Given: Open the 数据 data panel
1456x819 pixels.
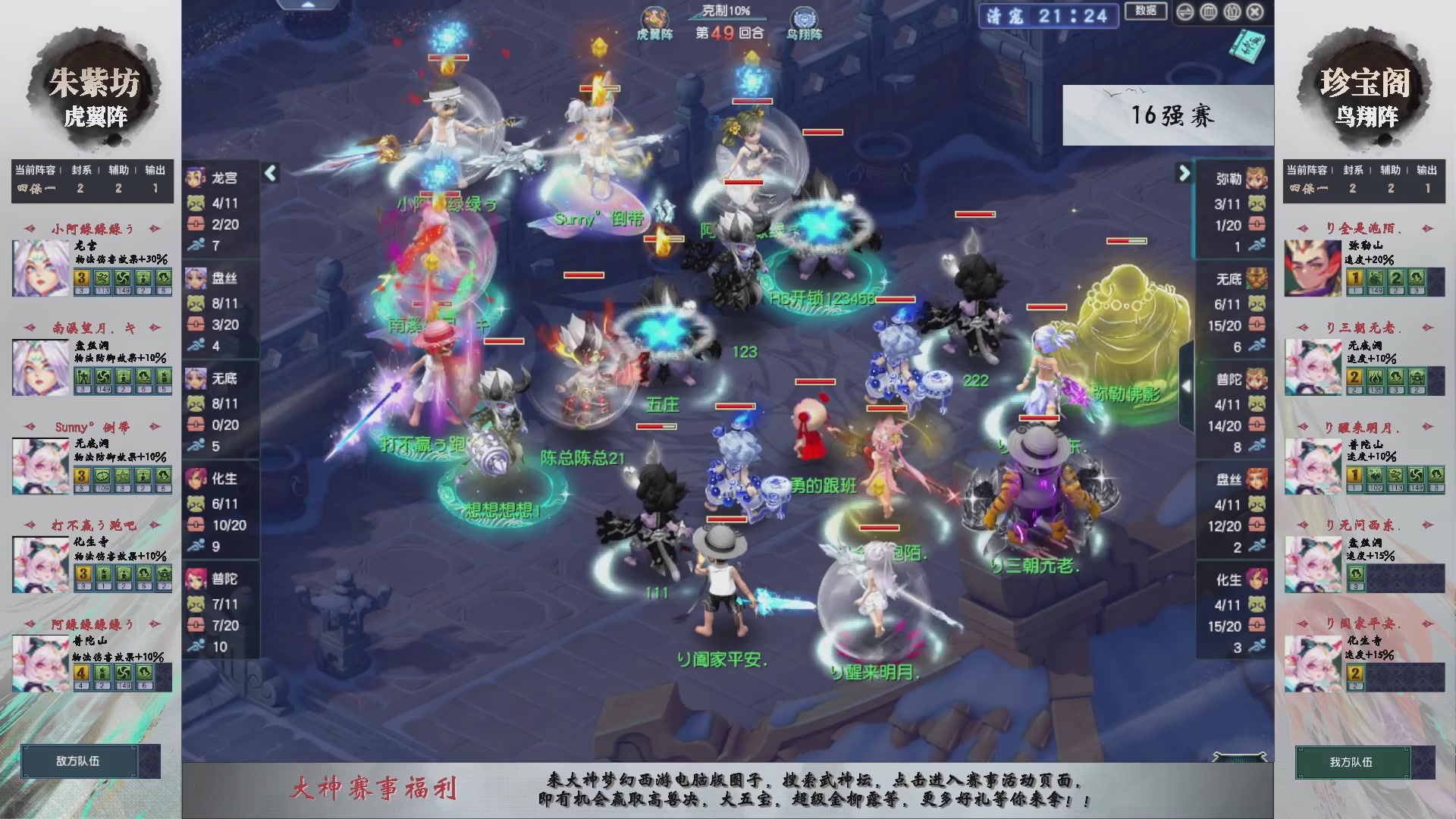Looking at the screenshot, I should click(1147, 9).
